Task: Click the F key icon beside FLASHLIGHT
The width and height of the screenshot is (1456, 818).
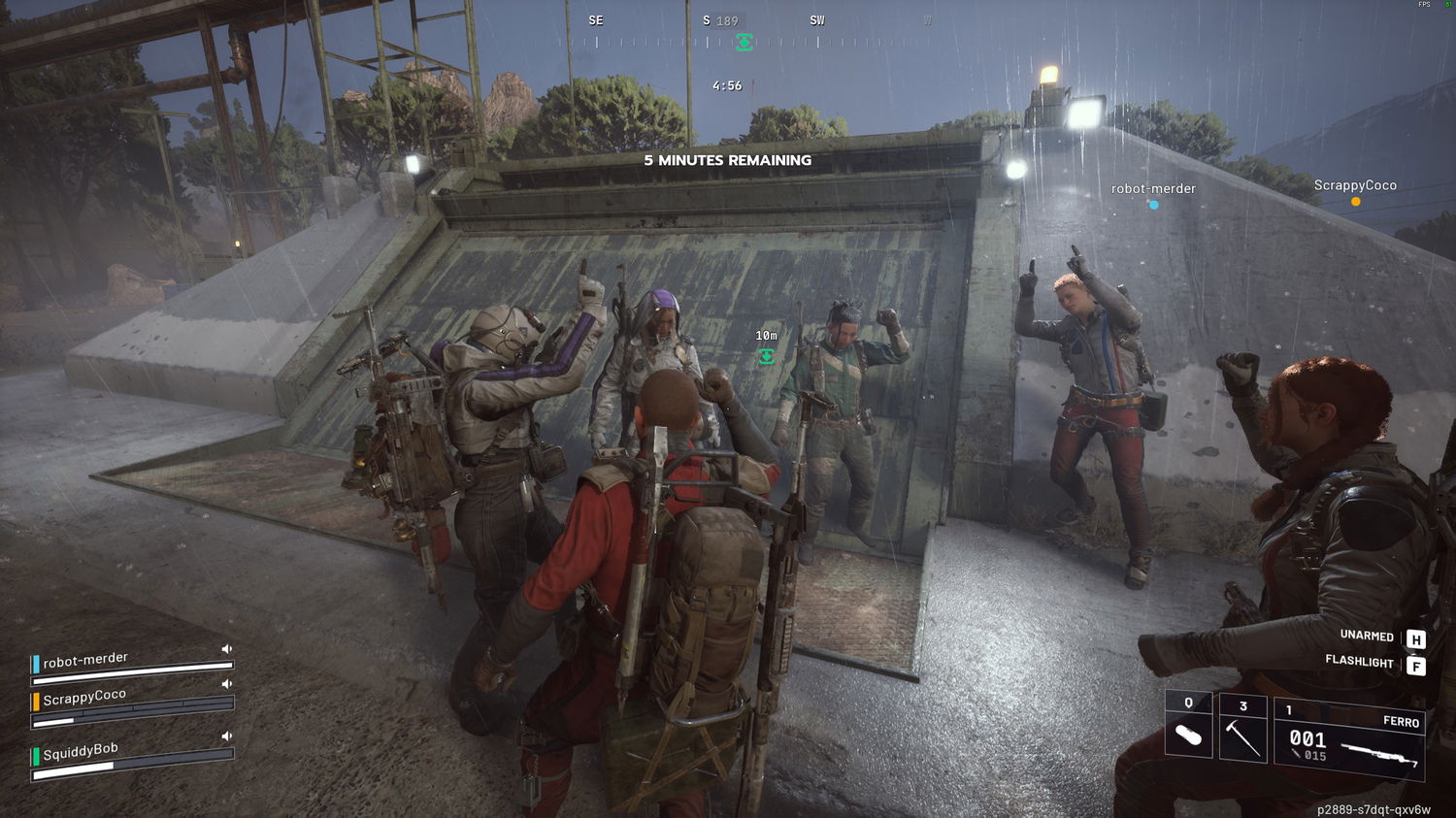Action: 1415,663
